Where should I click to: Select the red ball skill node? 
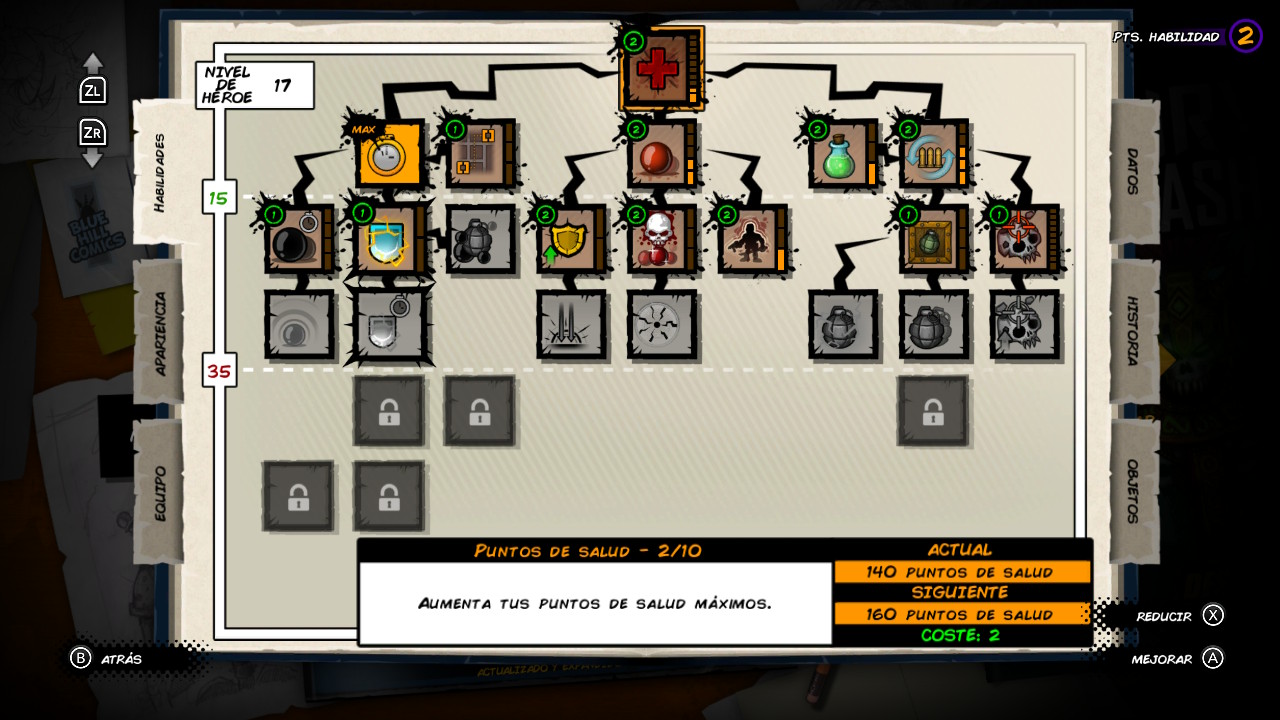[658, 155]
